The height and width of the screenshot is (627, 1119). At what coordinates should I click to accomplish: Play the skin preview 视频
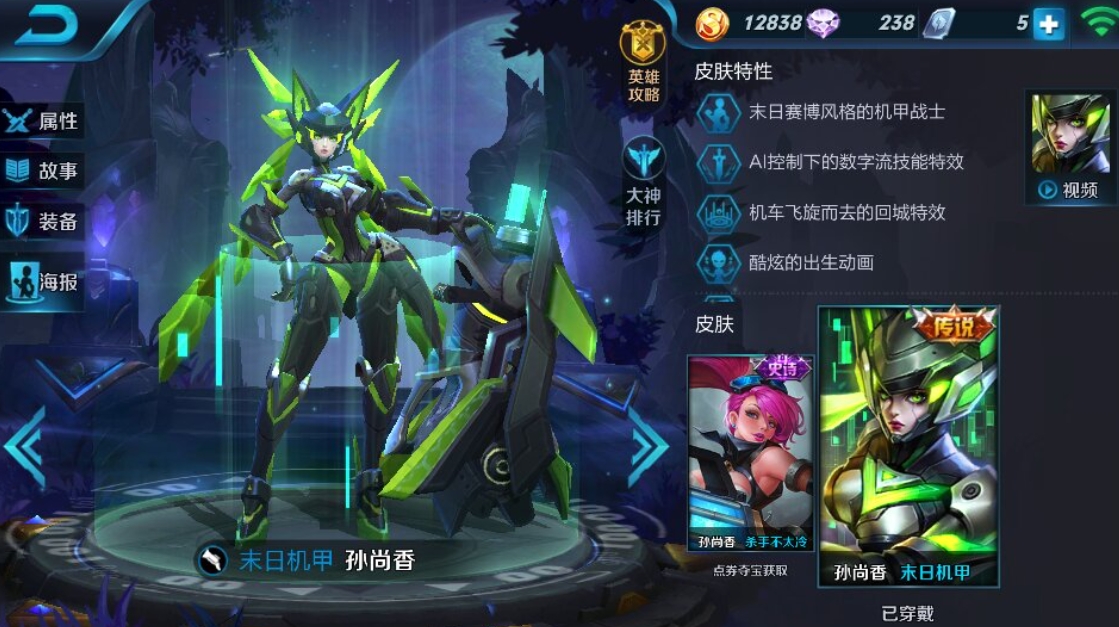(1068, 148)
